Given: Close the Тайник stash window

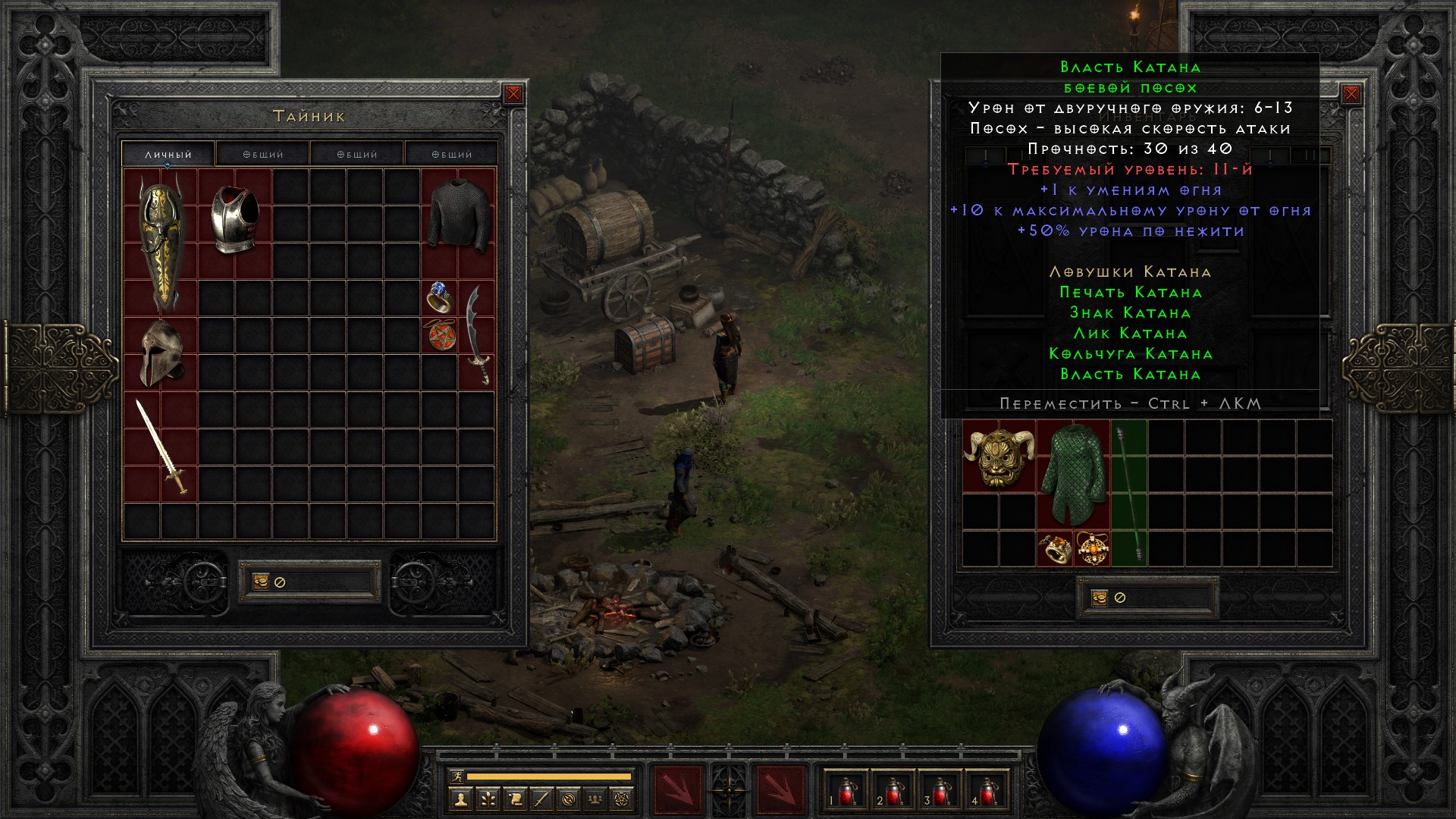Looking at the screenshot, I should click(513, 94).
